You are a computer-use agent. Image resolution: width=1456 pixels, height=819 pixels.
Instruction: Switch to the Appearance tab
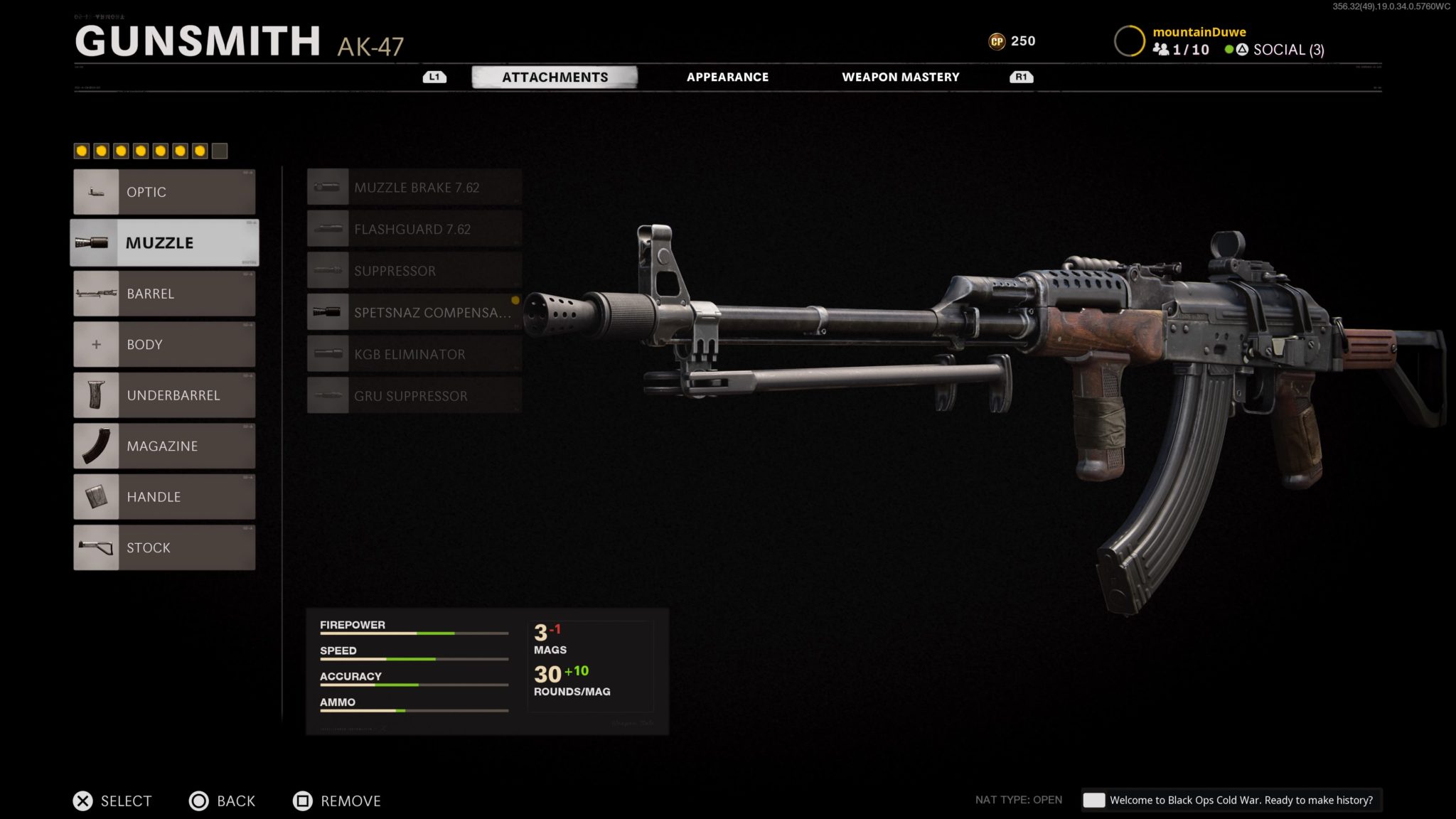pyautogui.click(x=727, y=77)
